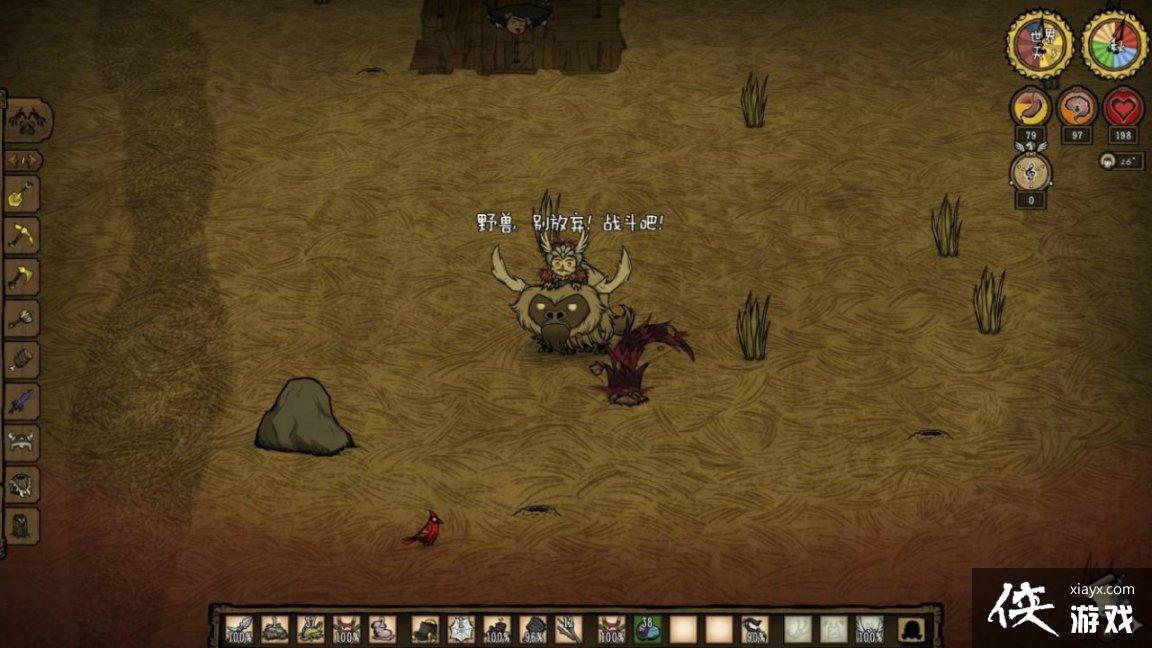Screen dimensions: 1152x648
Task: Select the spider web item in the inventory
Action: [461, 628]
